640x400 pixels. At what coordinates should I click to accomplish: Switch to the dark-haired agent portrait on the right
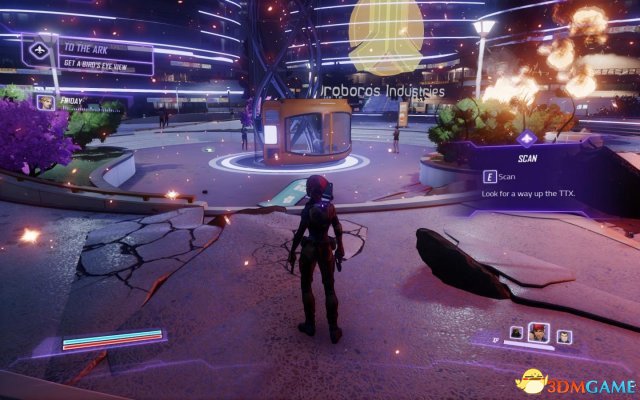[564, 336]
